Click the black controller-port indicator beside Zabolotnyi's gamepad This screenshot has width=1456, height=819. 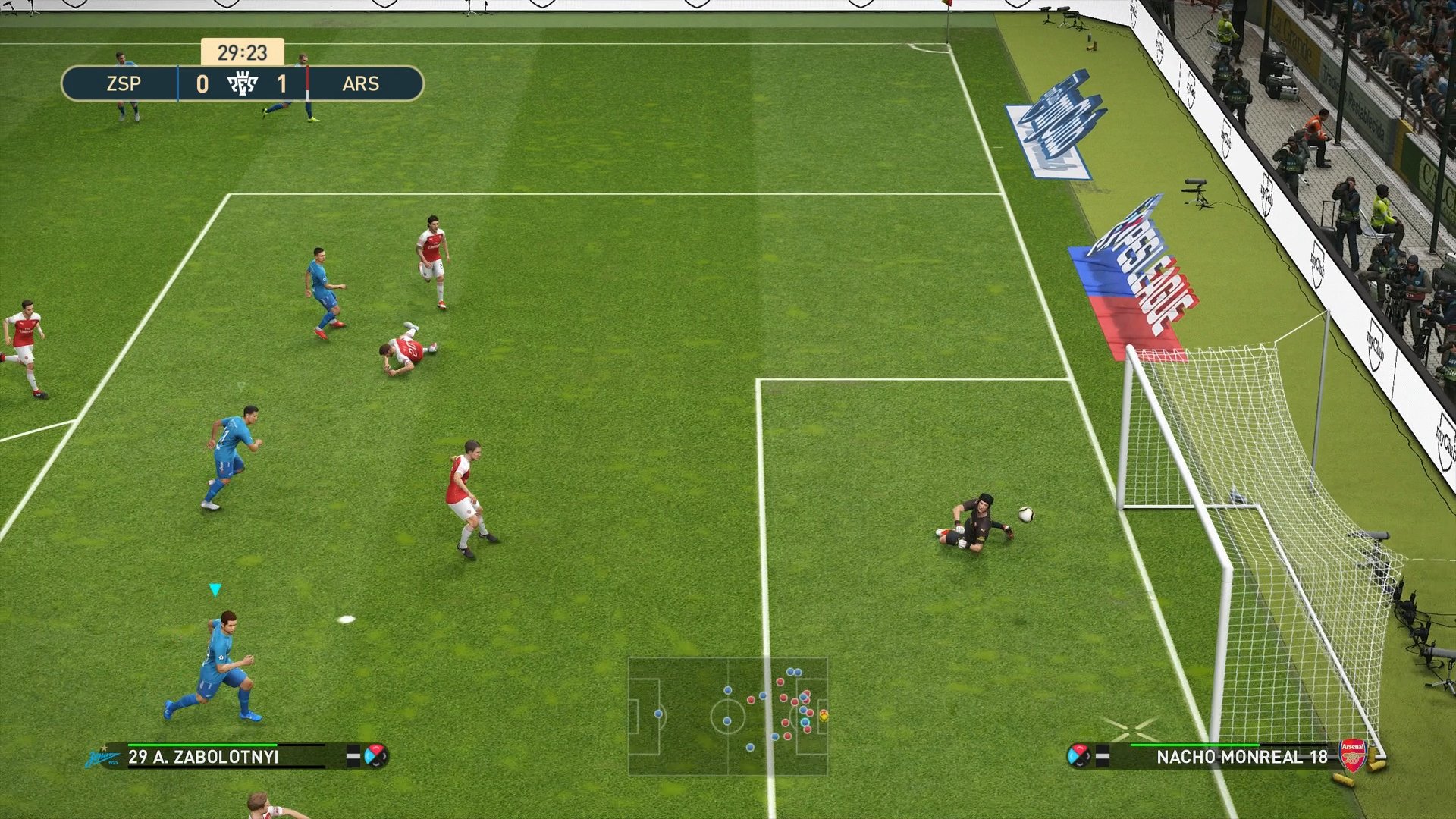[x=353, y=755]
